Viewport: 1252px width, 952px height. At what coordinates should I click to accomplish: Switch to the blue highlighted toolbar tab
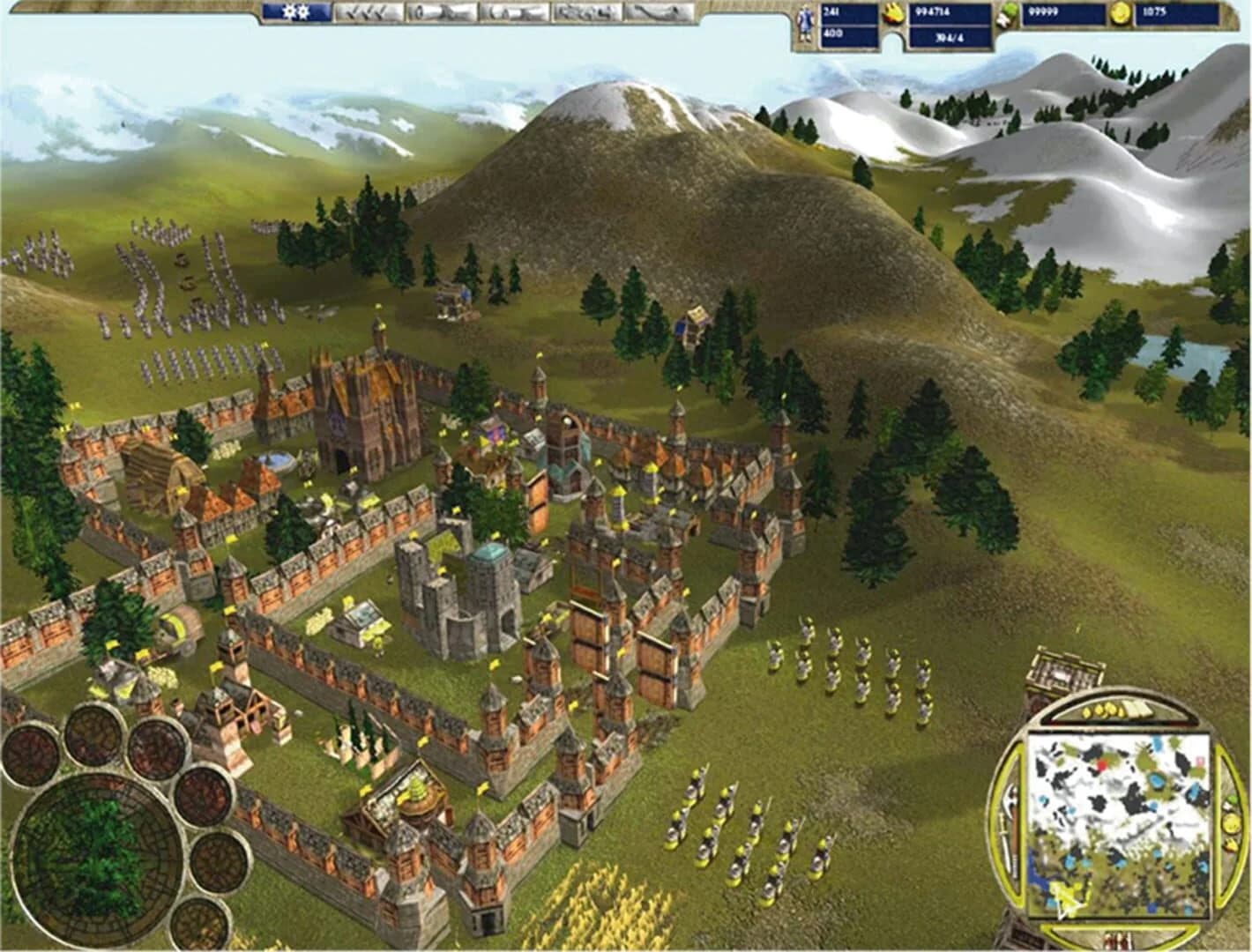[x=294, y=13]
